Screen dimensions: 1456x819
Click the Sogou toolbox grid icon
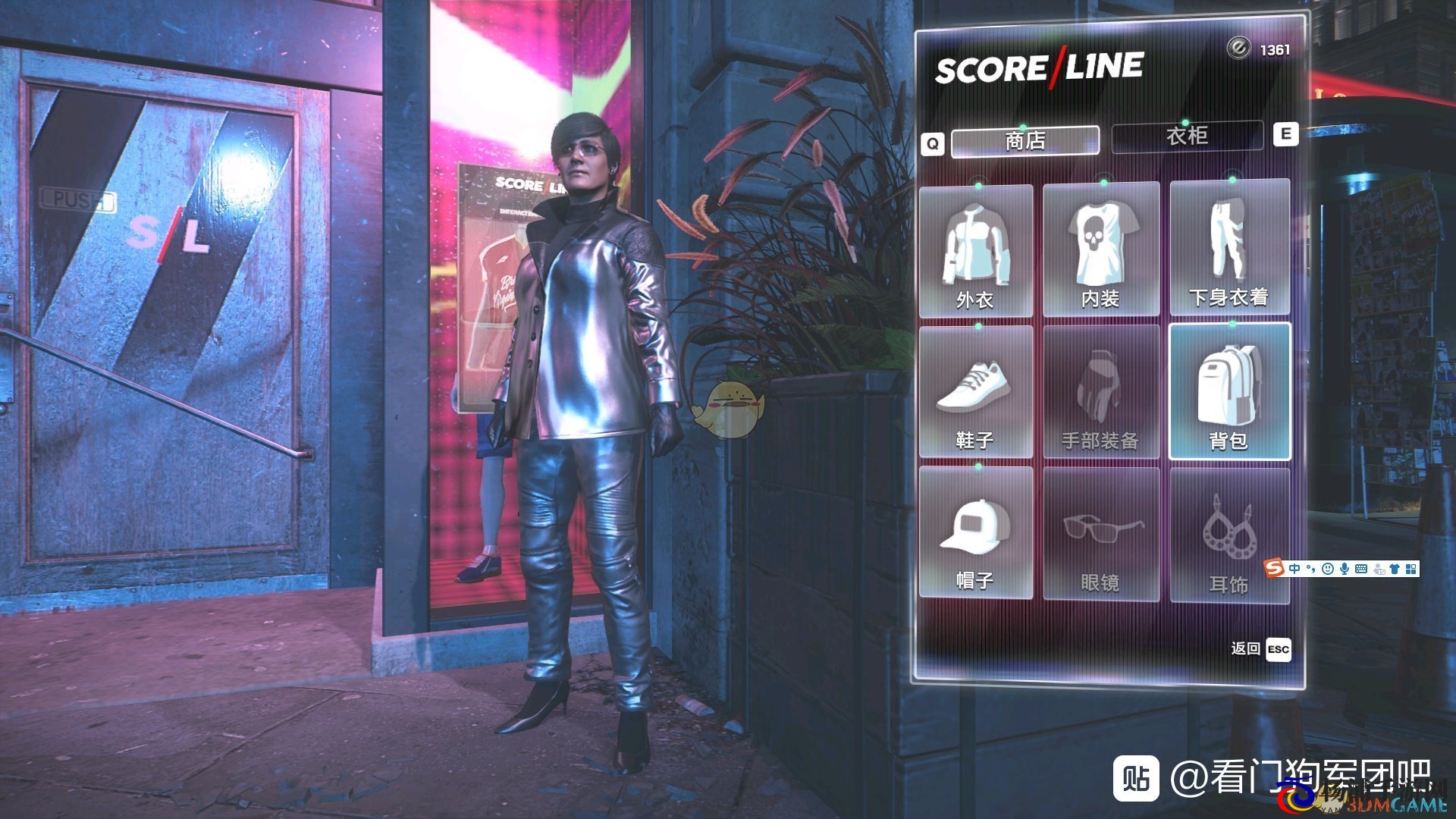pos(1410,569)
